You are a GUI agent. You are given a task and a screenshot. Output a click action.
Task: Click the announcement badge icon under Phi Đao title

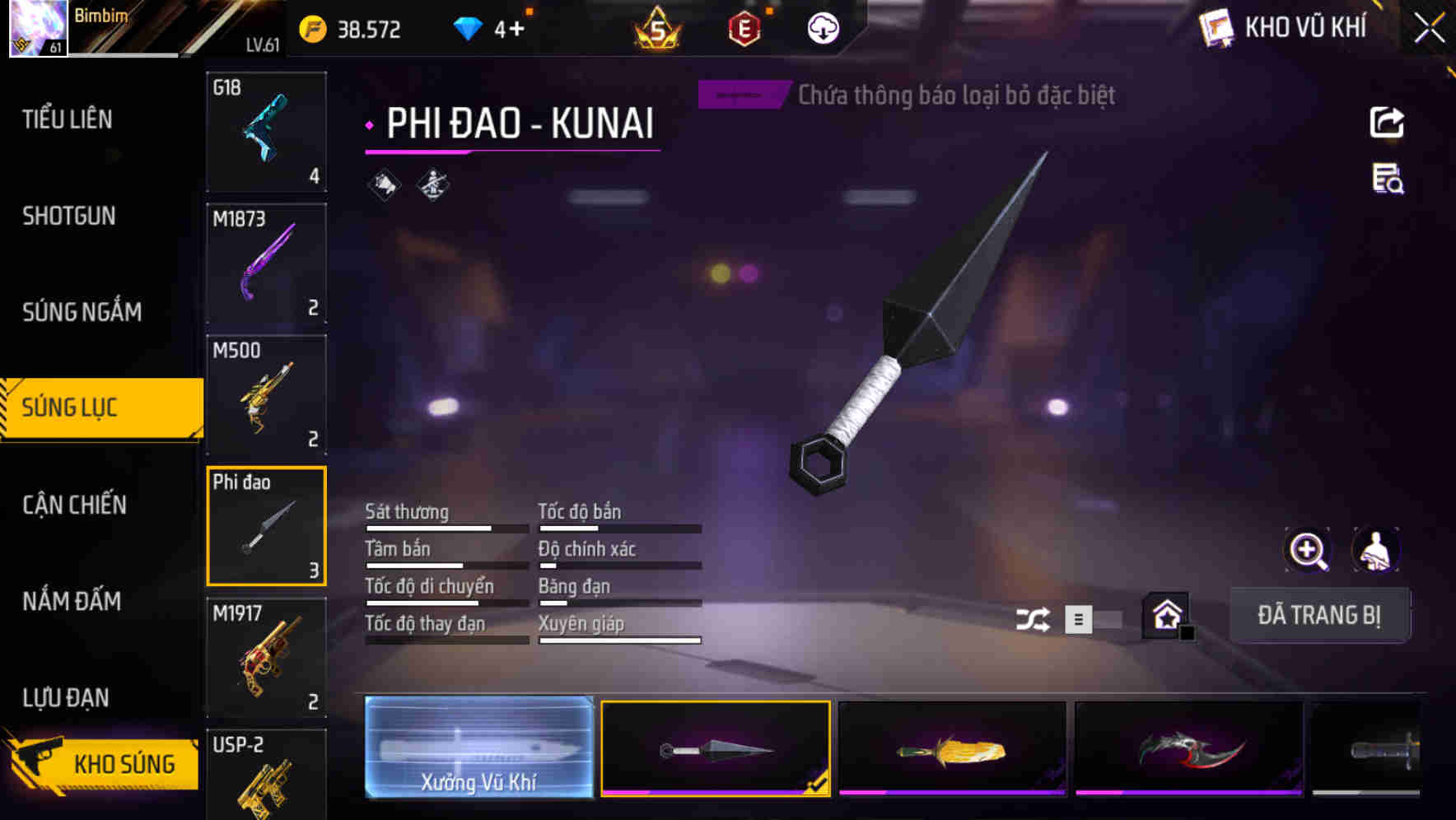point(384,184)
